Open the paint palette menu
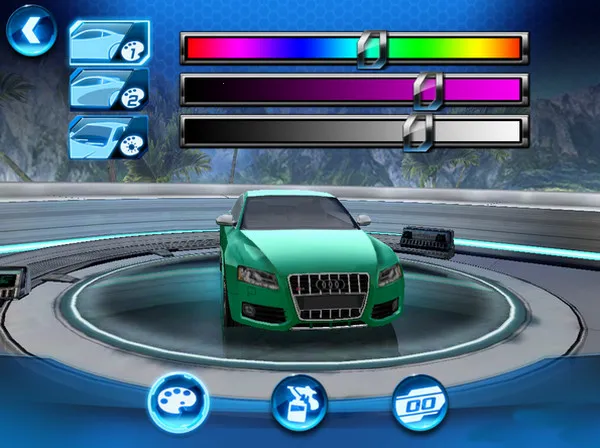The width and height of the screenshot is (600, 448). pos(177,402)
